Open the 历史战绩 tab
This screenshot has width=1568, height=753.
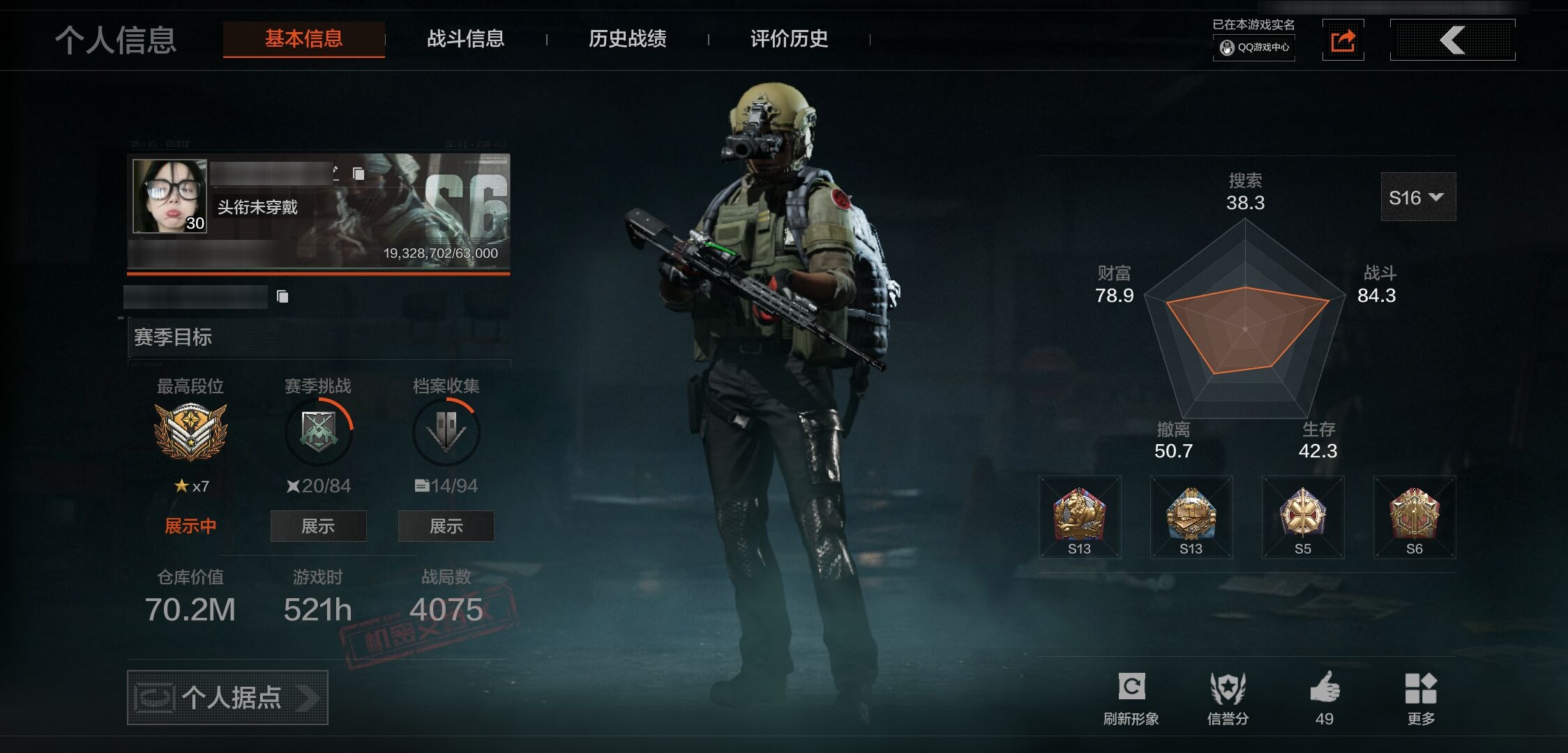627,39
